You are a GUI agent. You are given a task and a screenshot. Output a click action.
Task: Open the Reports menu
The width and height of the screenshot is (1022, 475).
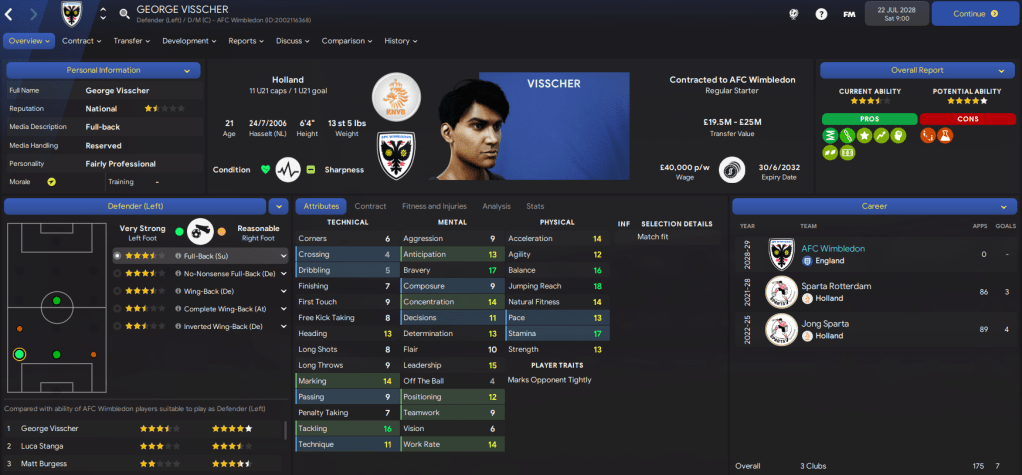(x=245, y=41)
